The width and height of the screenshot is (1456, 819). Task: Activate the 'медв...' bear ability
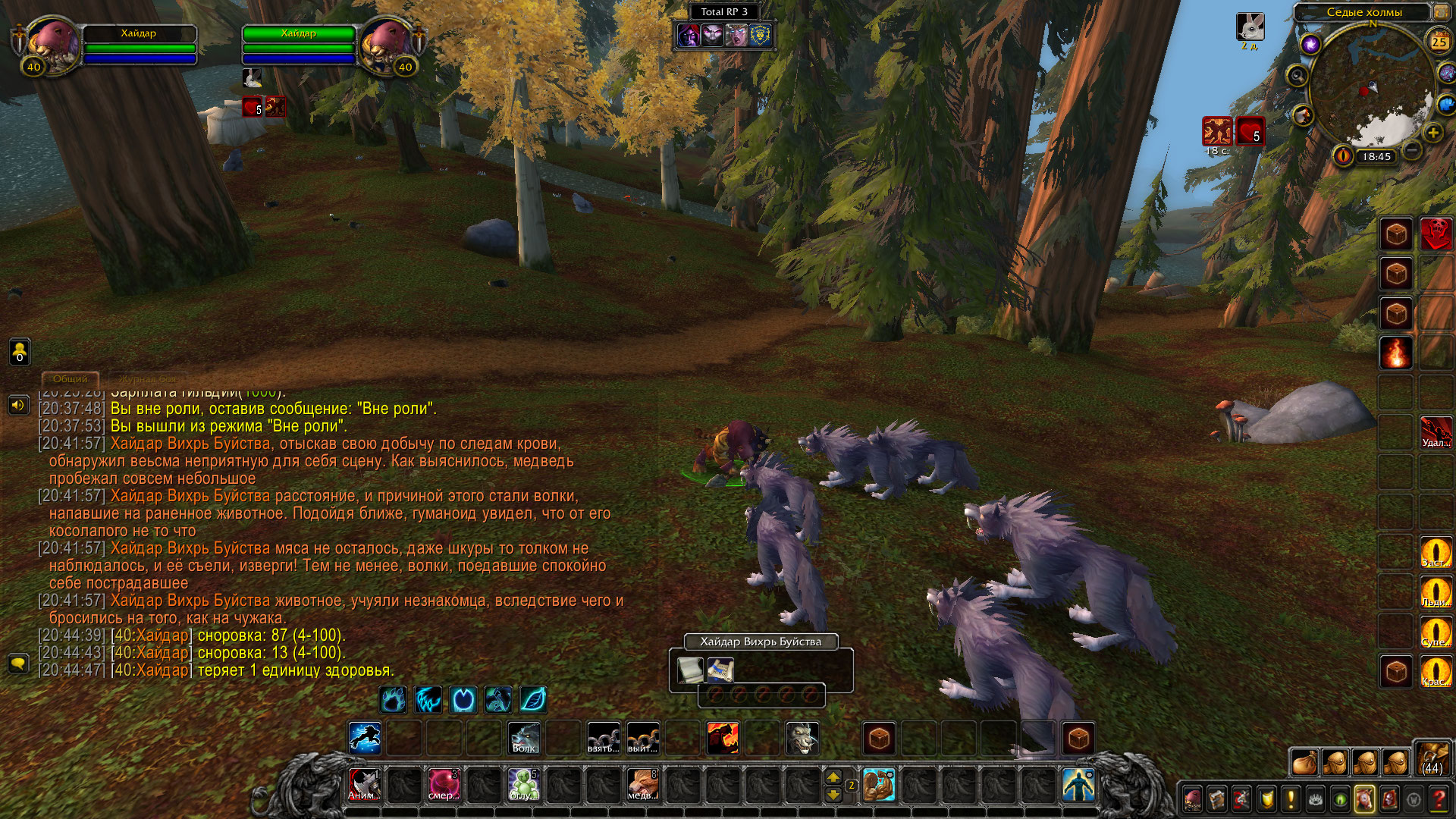642,784
